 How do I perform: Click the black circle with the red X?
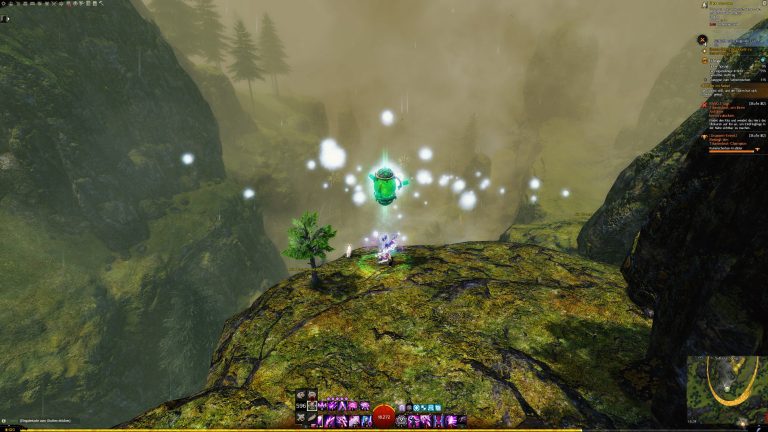tap(703, 39)
